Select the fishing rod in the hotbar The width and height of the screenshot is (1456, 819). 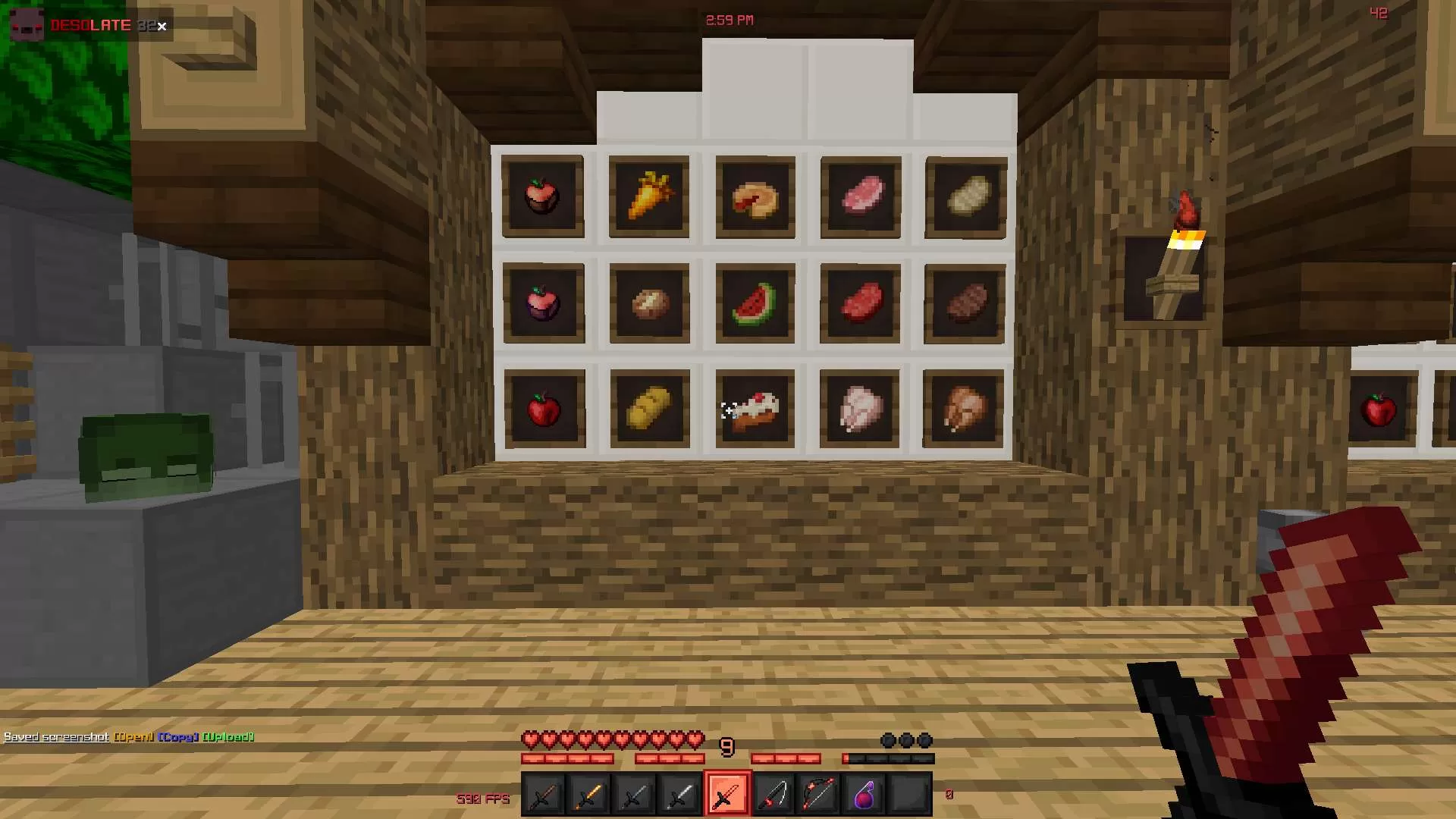click(x=774, y=793)
